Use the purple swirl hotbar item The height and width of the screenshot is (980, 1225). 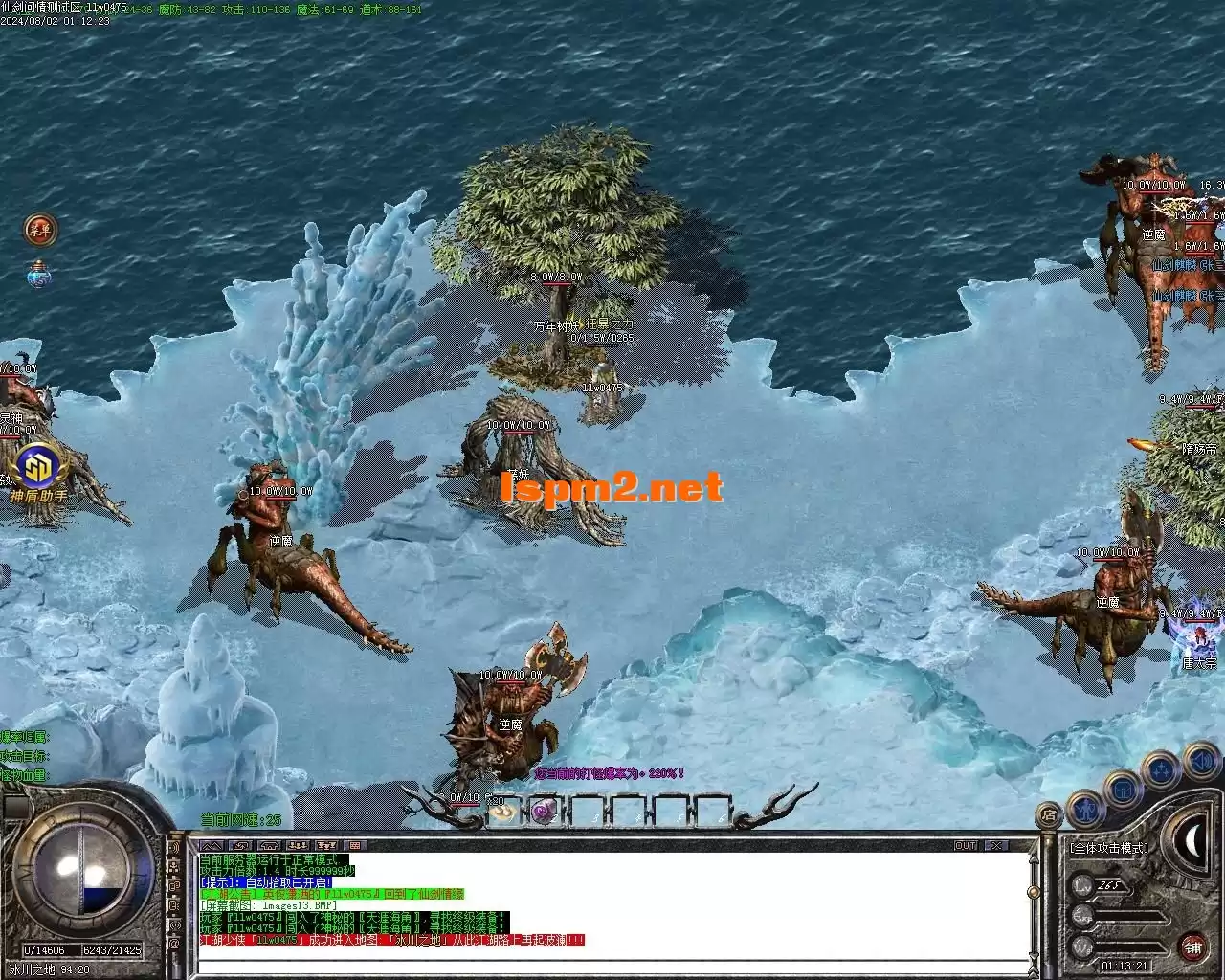pos(545,813)
